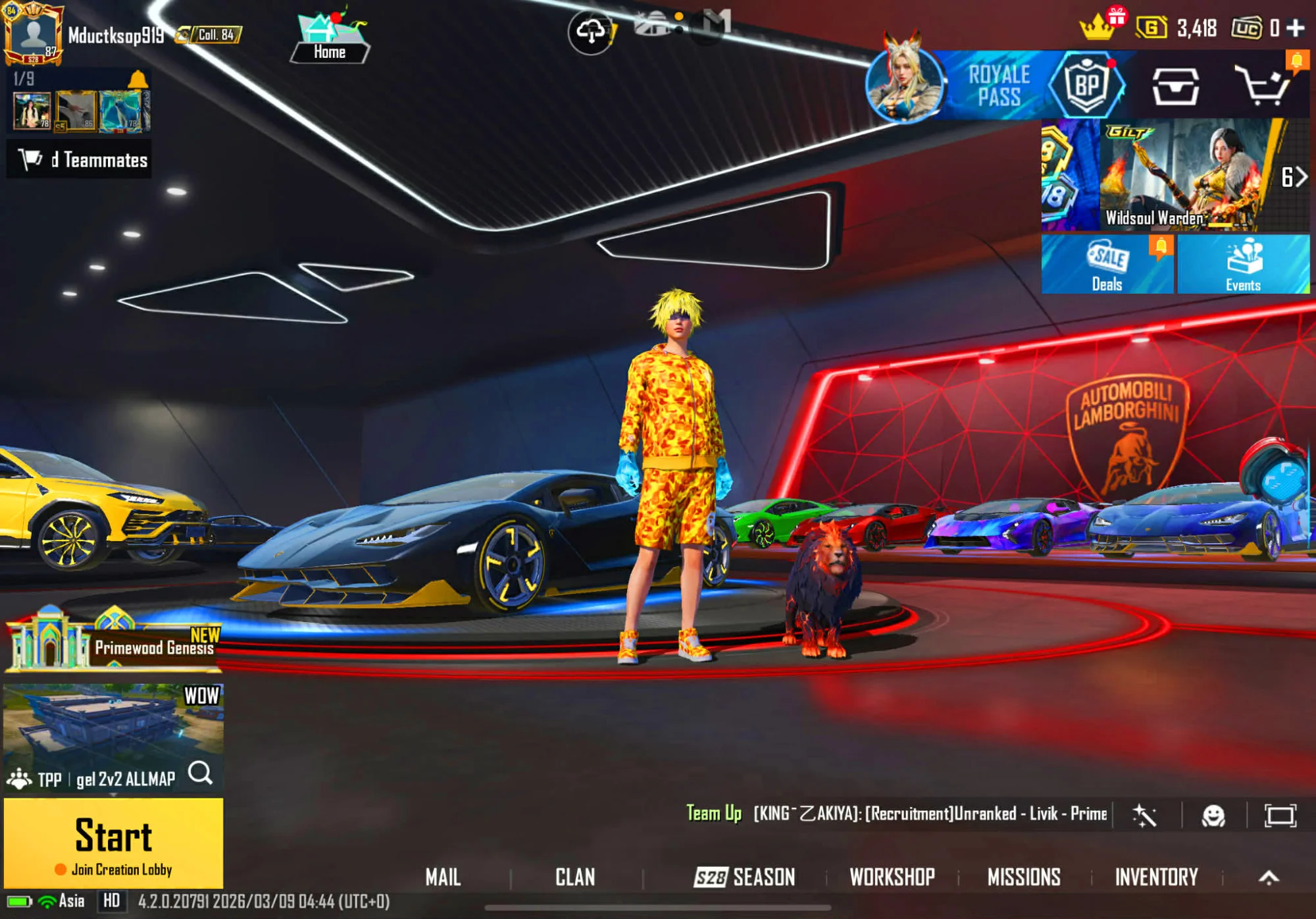Screen dimensions: 1316x919
Task: Open the Events tile
Action: point(1243,265)
